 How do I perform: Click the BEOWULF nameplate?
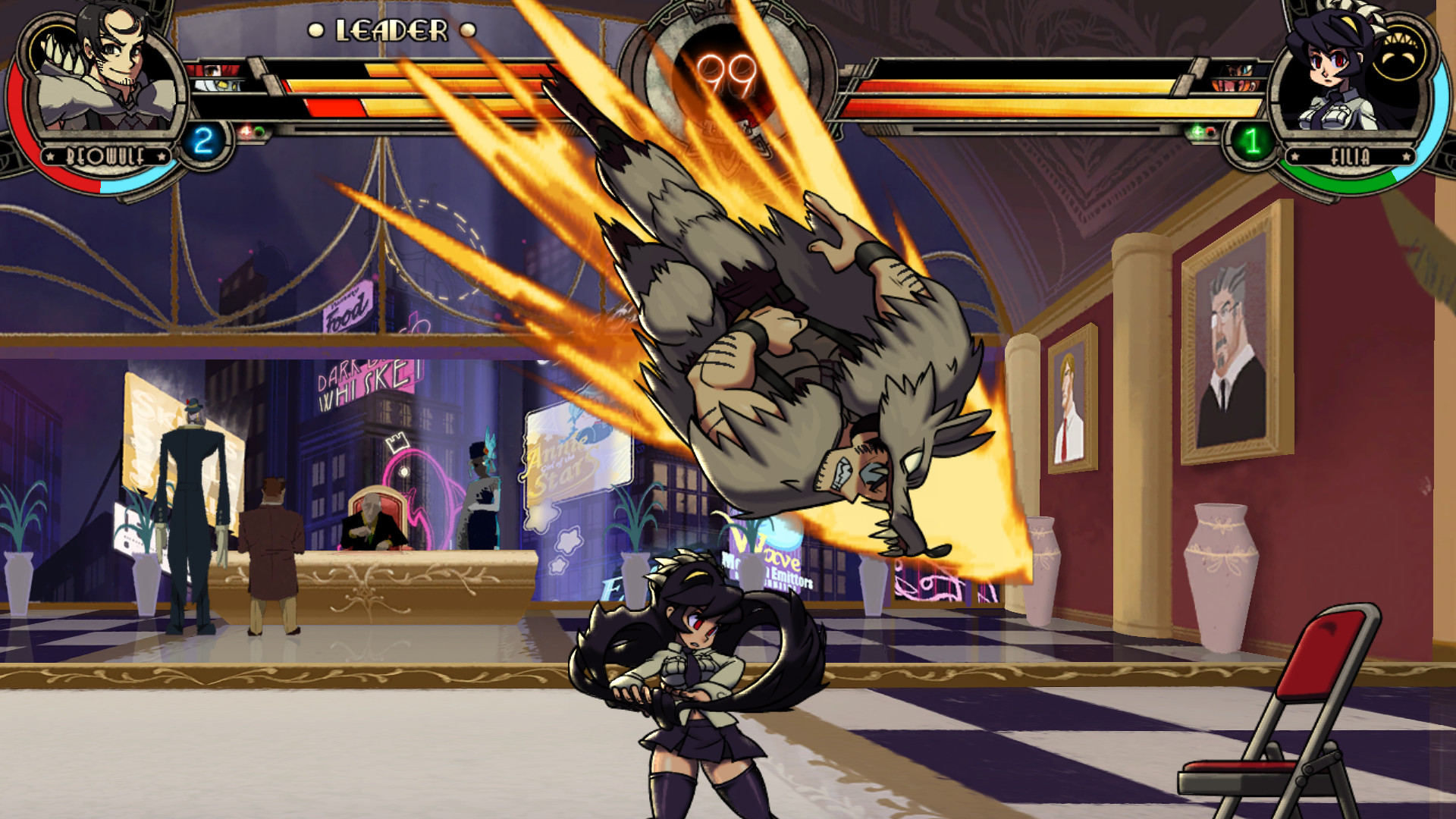[105, 154]
